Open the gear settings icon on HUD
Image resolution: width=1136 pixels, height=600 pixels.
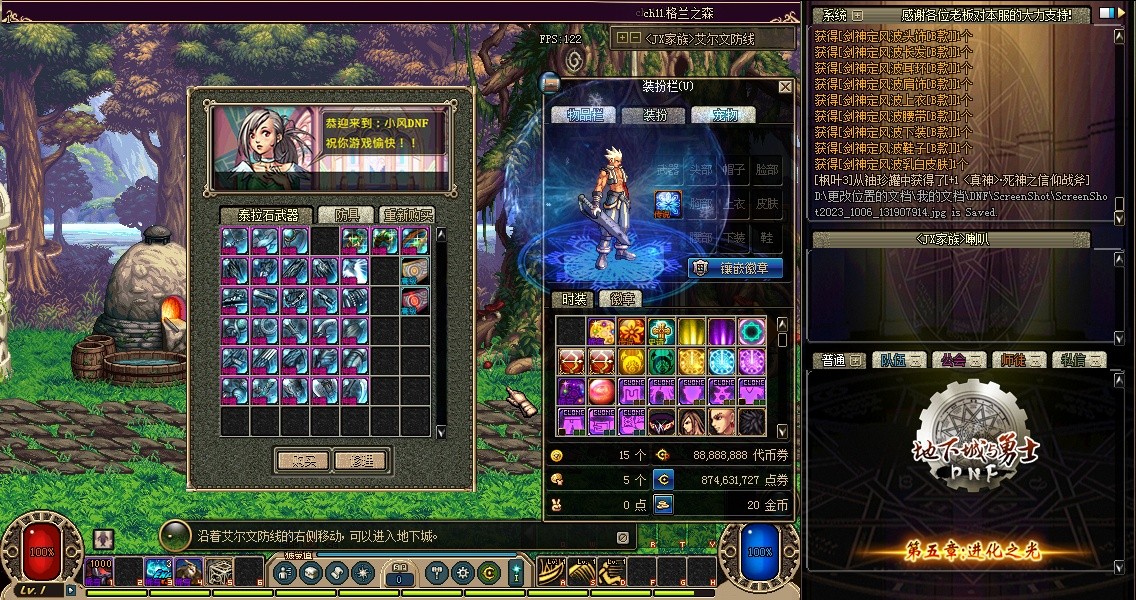(x=462, y=573)
